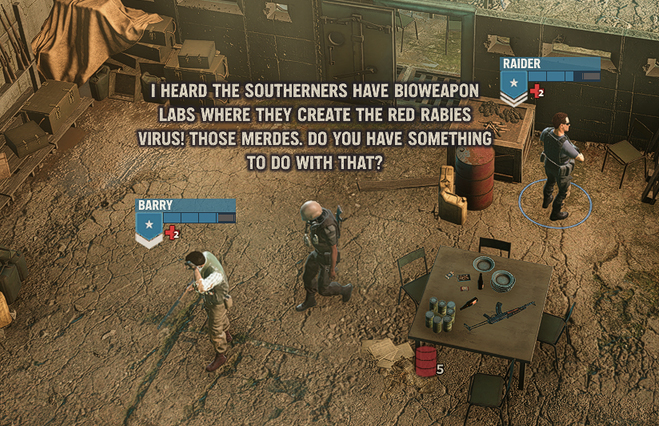Select the Raider unit nameplate

549,65
